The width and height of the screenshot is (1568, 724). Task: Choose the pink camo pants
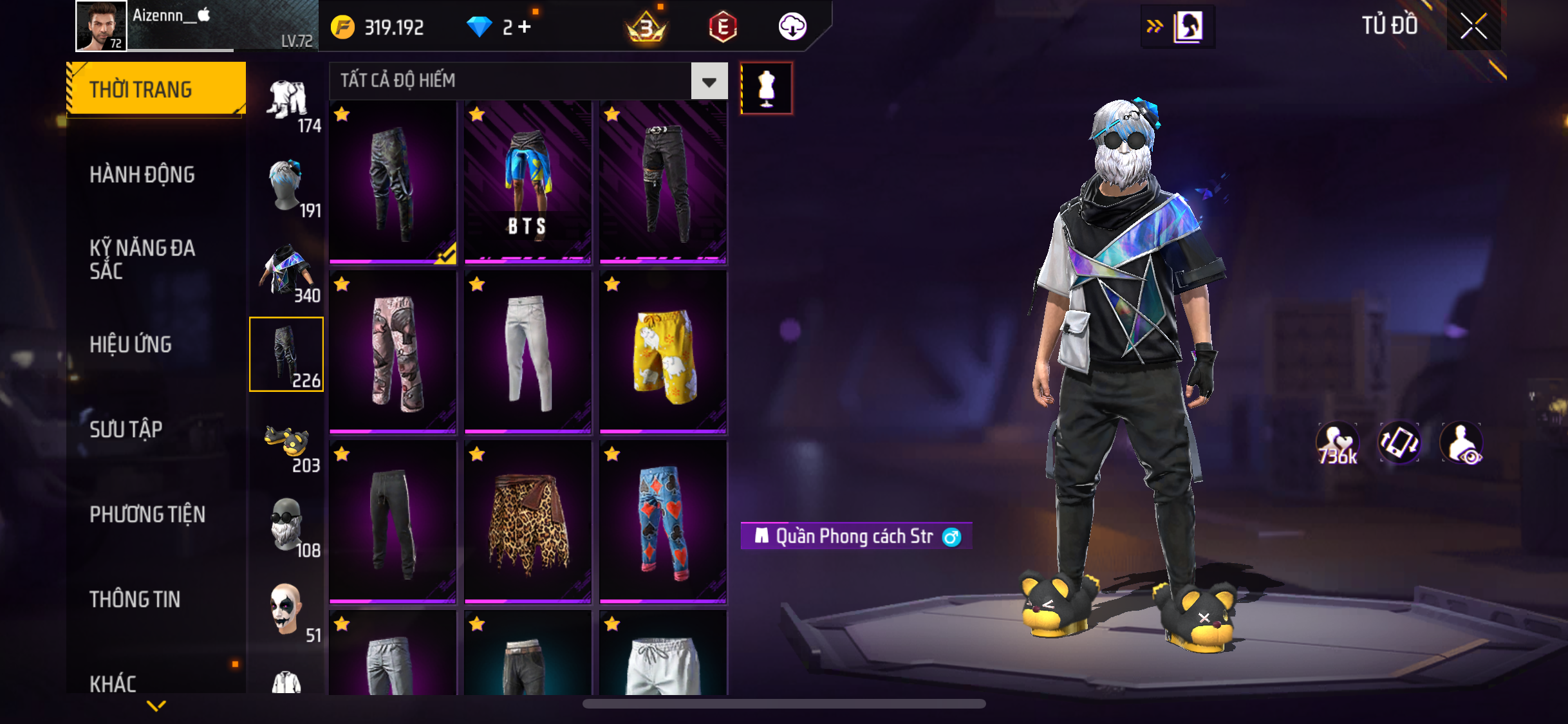(392, 352)
